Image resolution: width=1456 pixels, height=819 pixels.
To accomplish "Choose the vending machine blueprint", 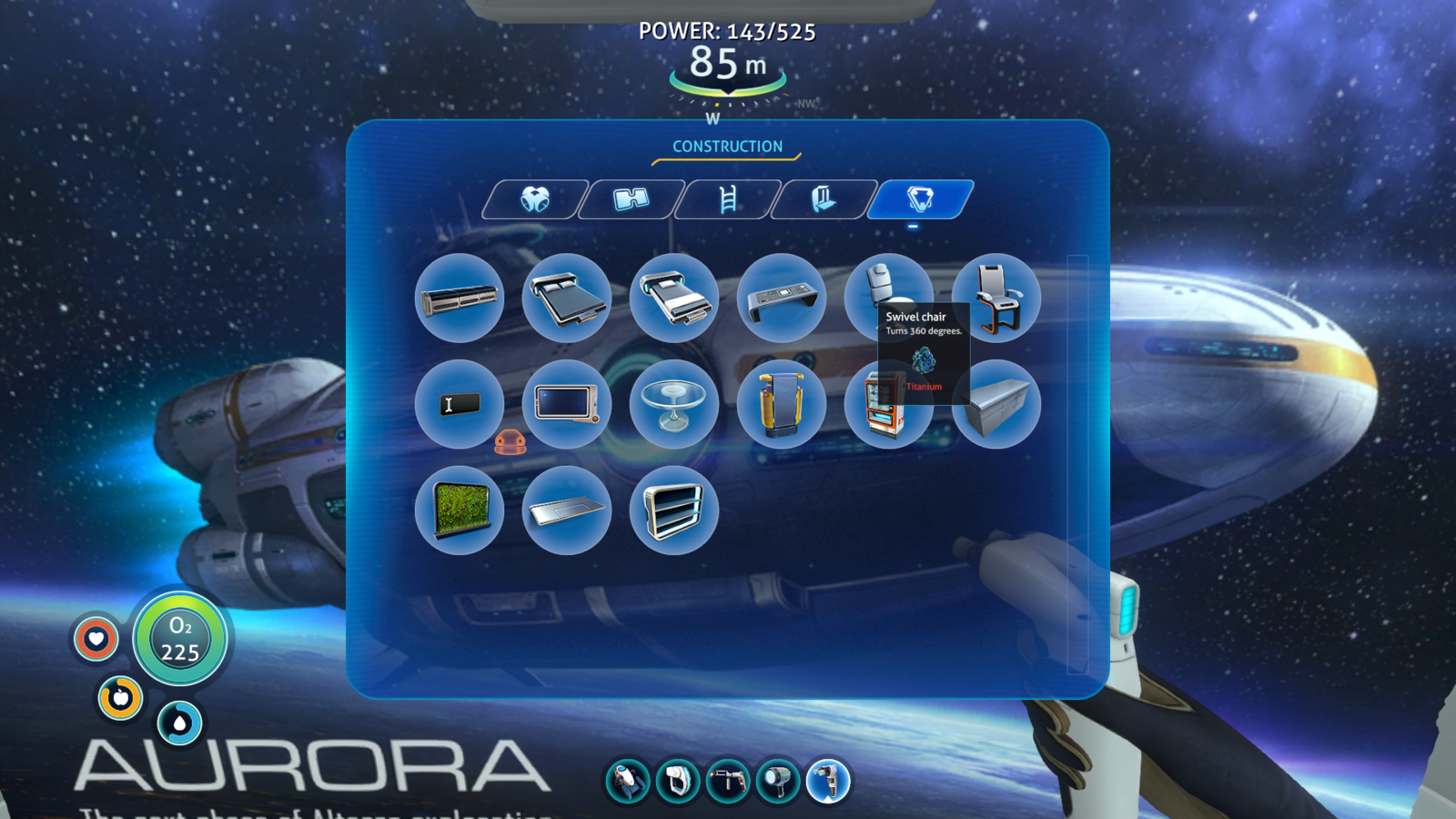I will point(888,411).
